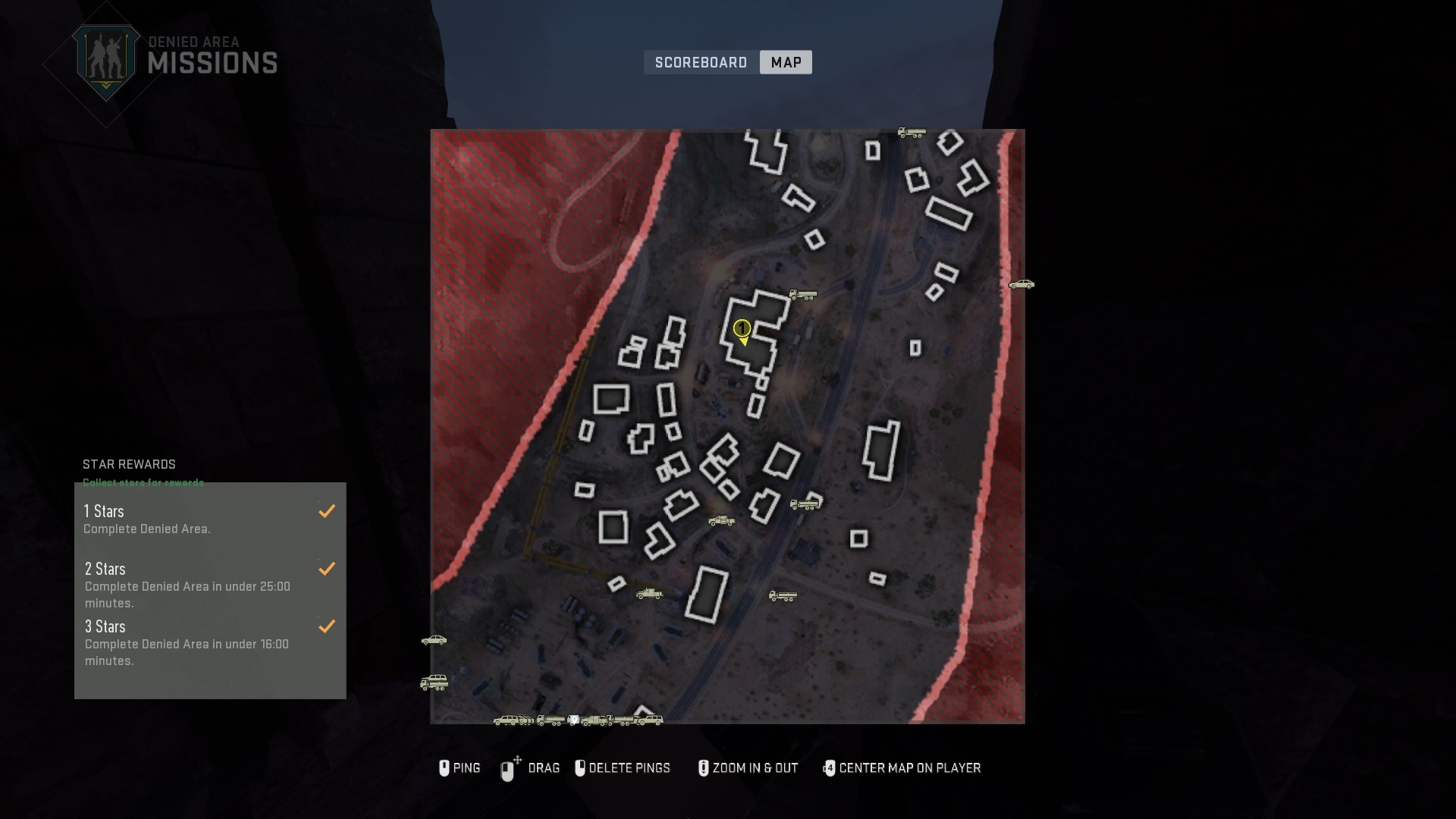Image resolution: width=1456 pixels, height=819 pixels.
Task: Click the checkmark for 3 Stars reward
Action: (327, 626)
